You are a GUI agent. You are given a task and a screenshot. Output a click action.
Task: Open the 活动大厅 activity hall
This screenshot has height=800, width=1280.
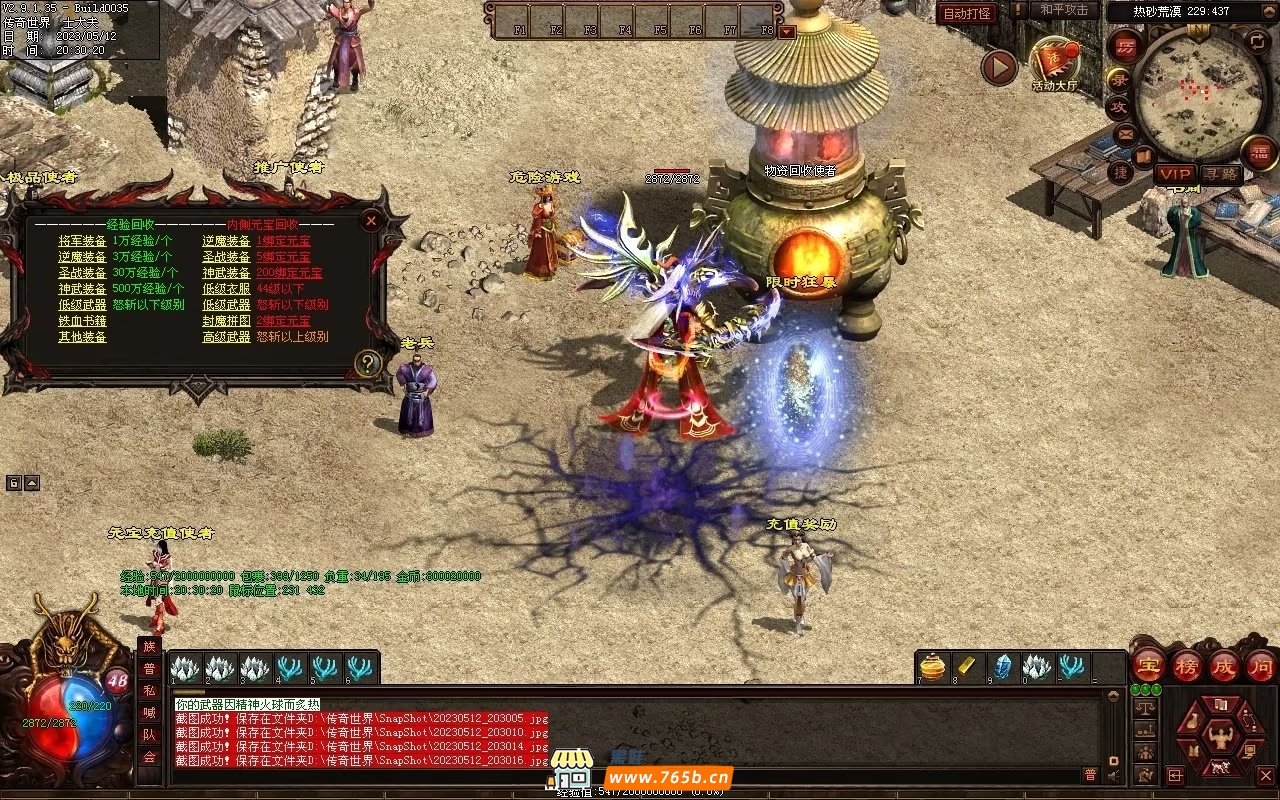pyautogui.click(x=1054, y=63)
